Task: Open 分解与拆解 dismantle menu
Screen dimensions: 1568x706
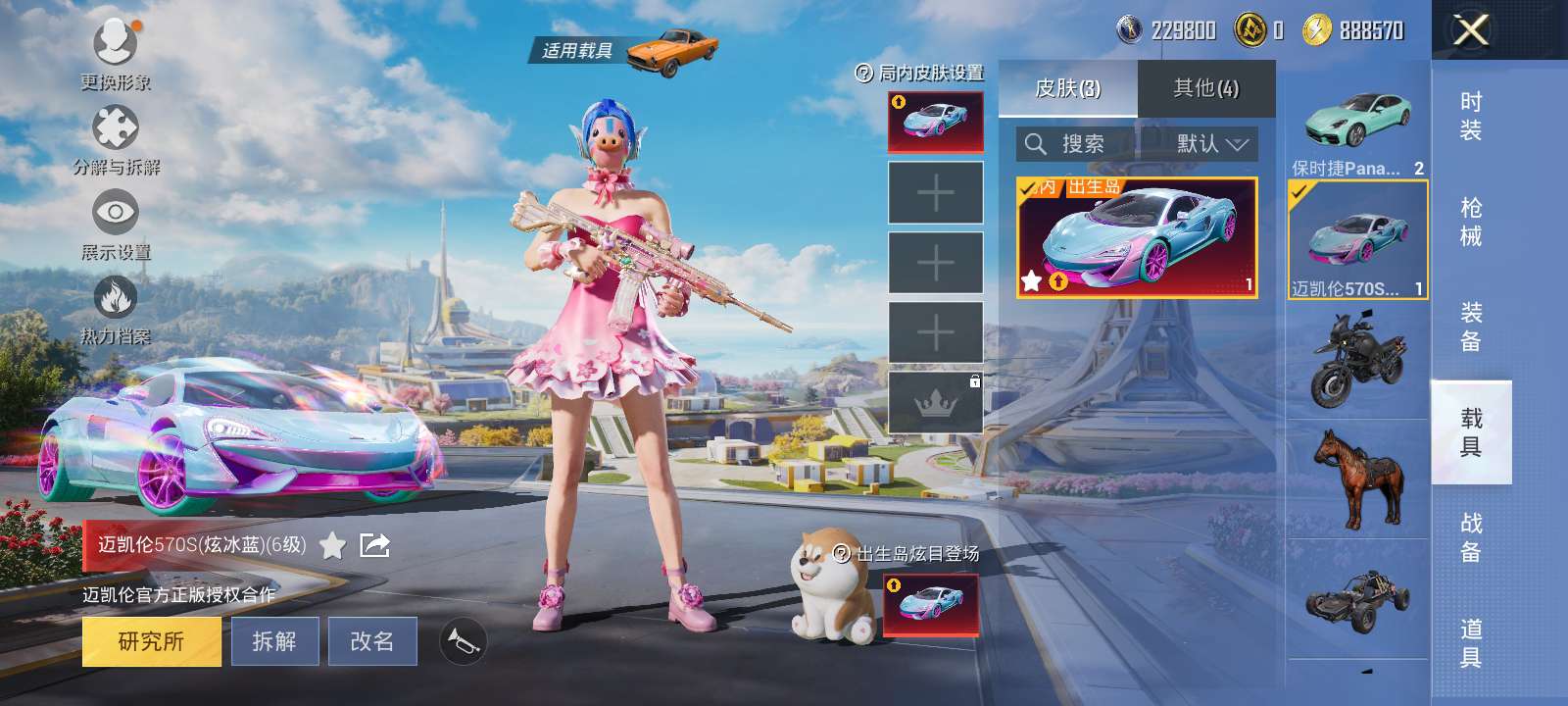Action: (x=116, y=138)
